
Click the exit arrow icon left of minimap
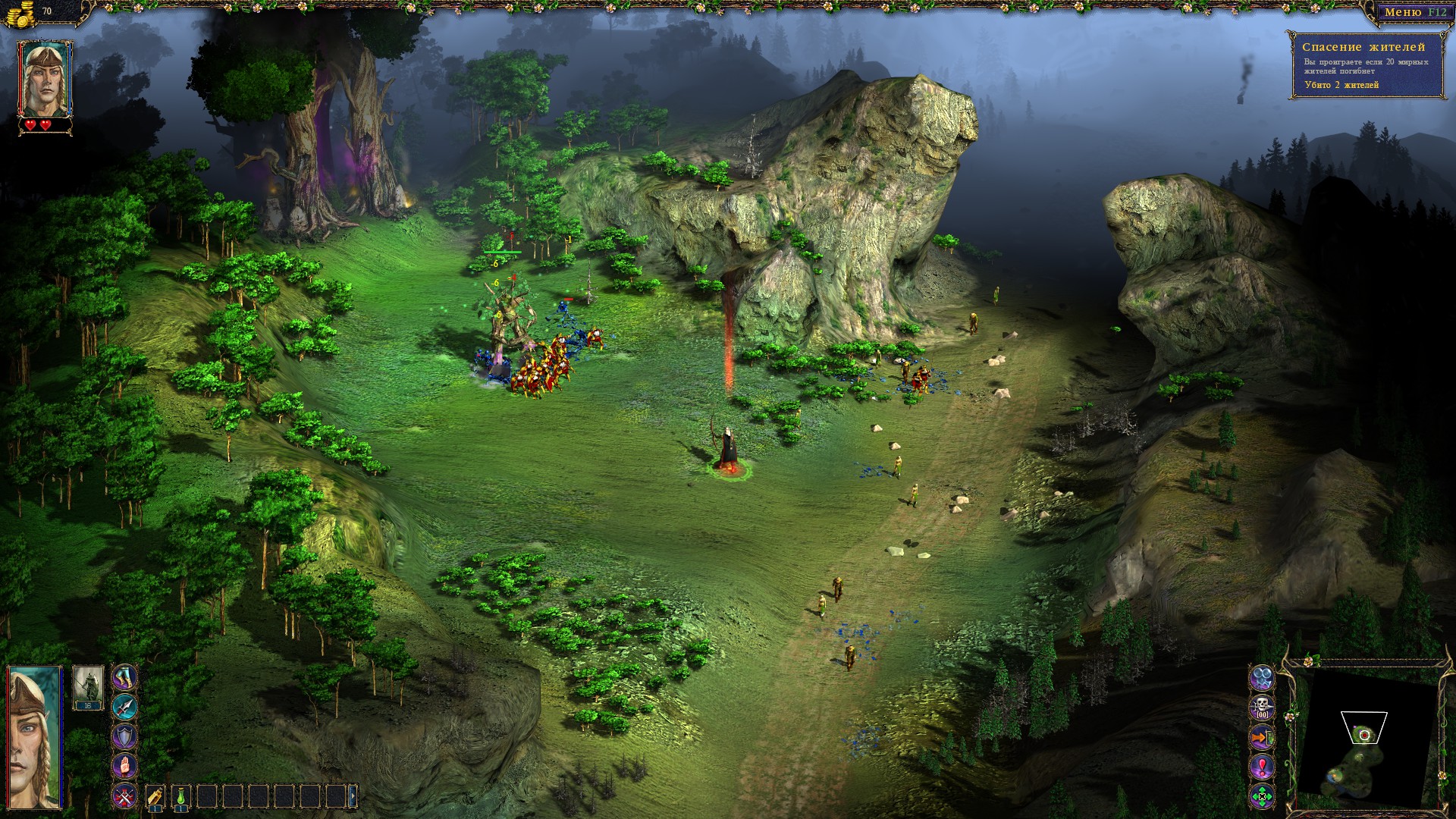pos(1261,736)
